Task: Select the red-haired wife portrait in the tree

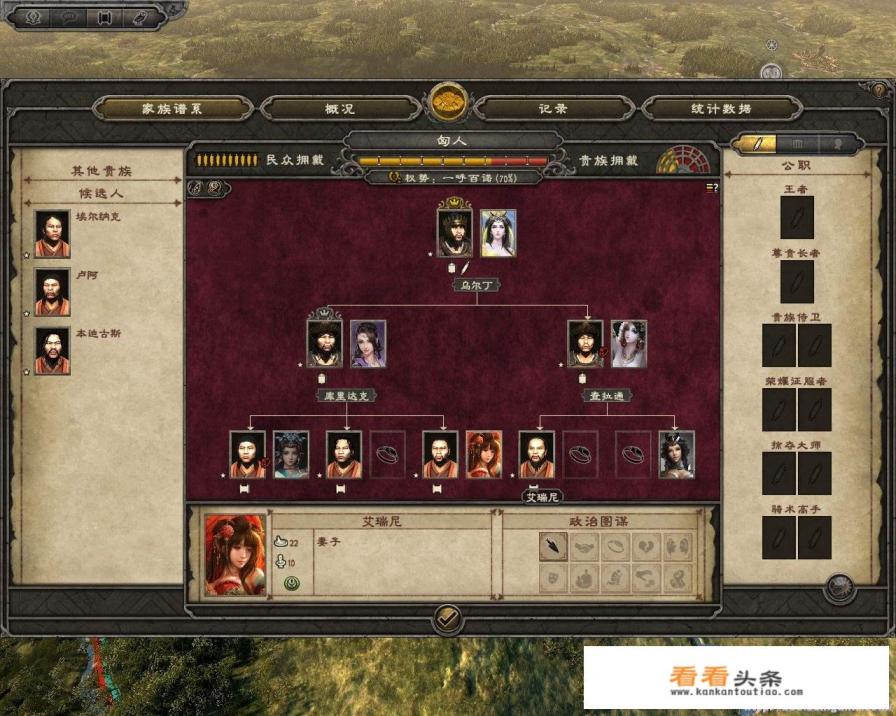Action: 484,455
